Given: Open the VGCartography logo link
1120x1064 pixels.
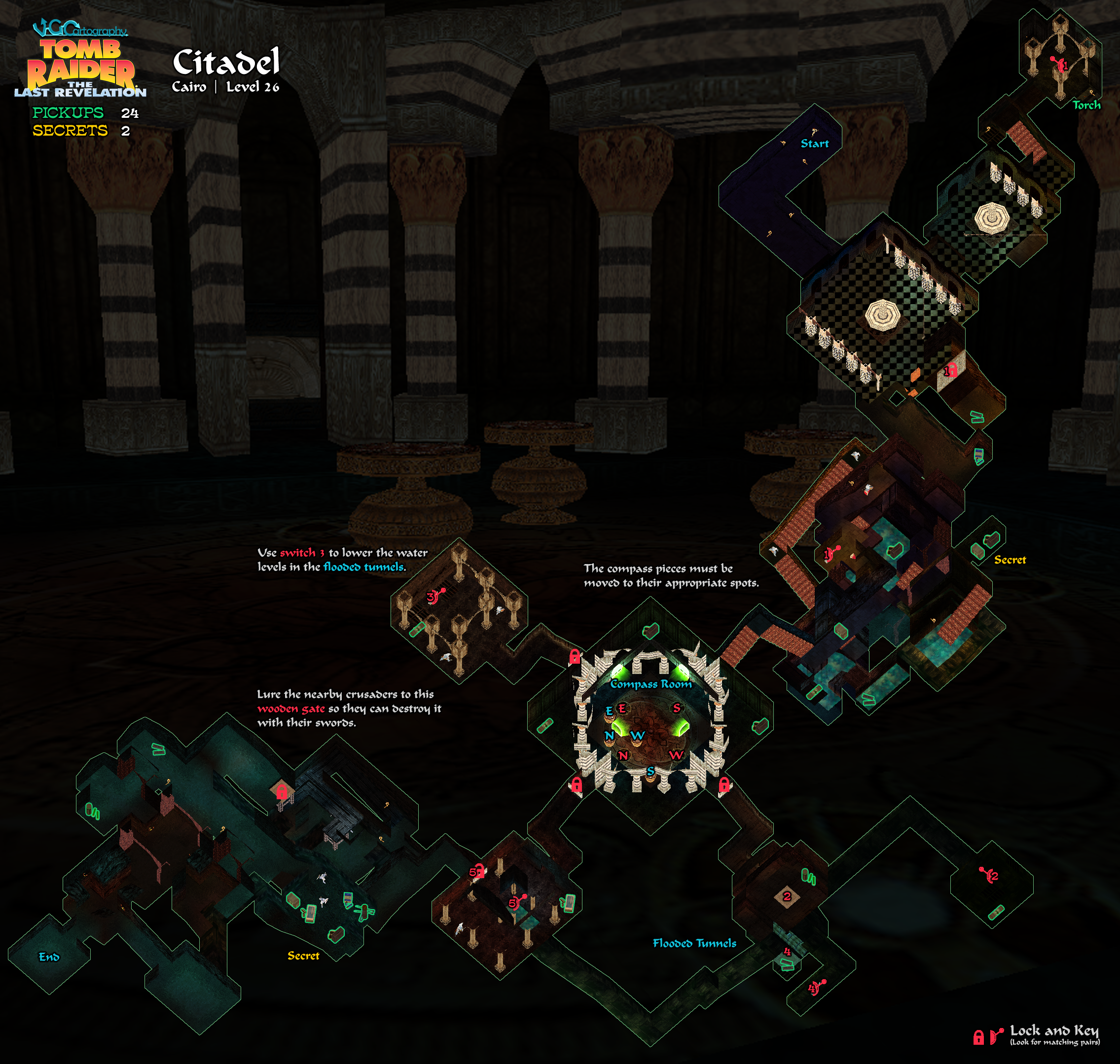Looking at the screenshot, I should pyautogui.click(x=80, y=28).
